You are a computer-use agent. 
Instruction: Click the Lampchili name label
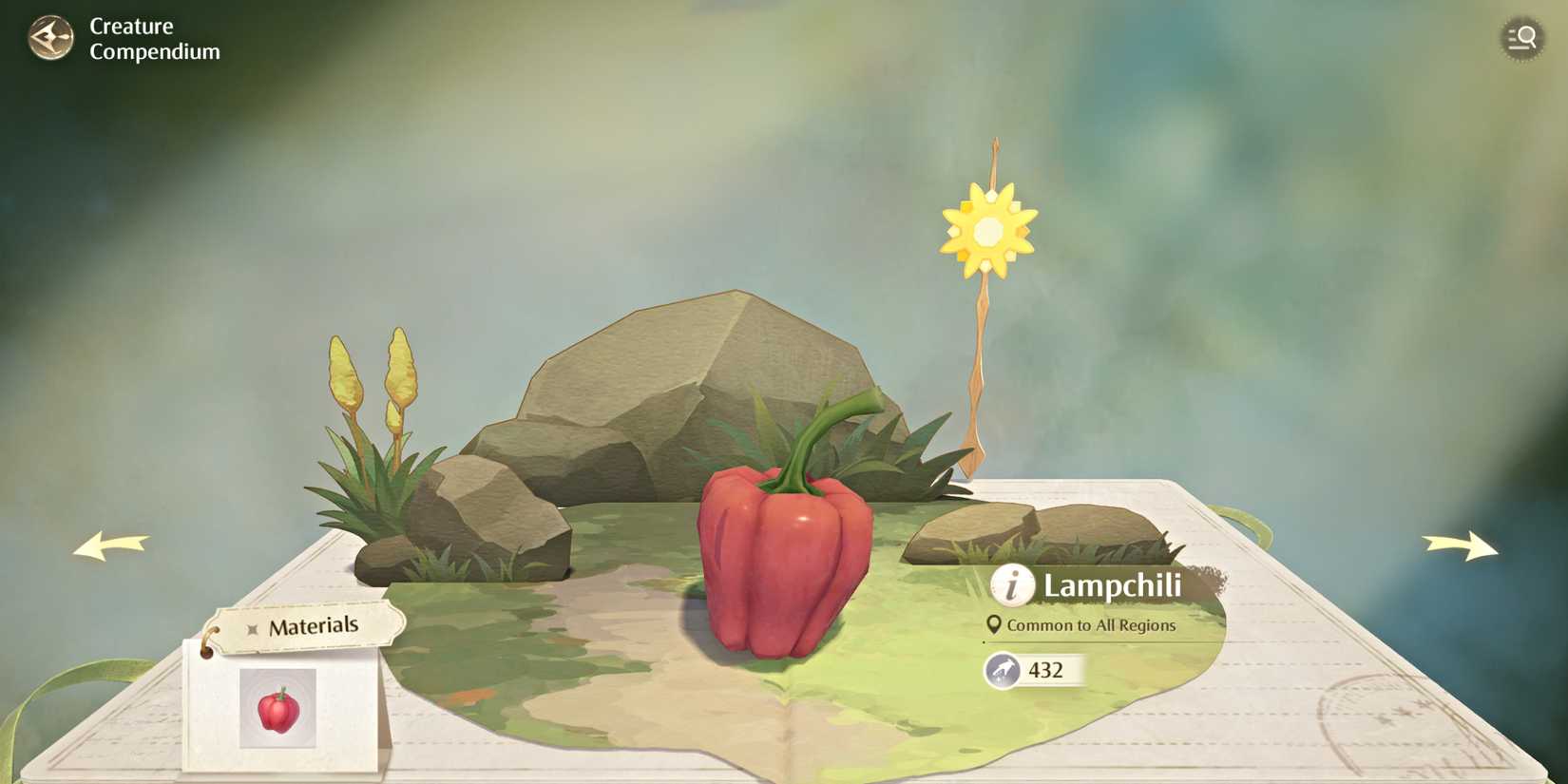coord(1110,586)
